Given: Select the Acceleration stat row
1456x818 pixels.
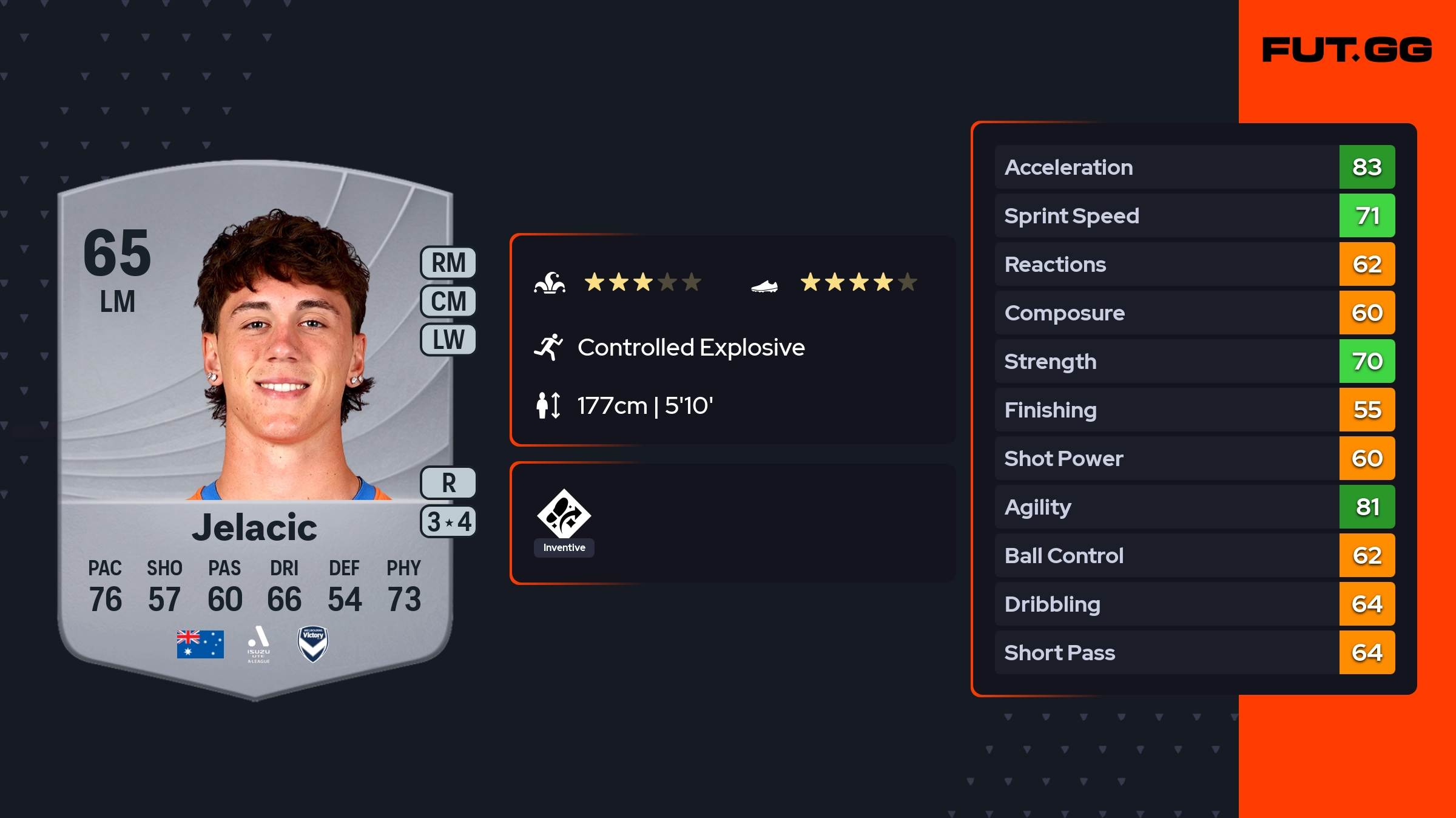Looking at the screenshot, I should [x=1194, y=167].
